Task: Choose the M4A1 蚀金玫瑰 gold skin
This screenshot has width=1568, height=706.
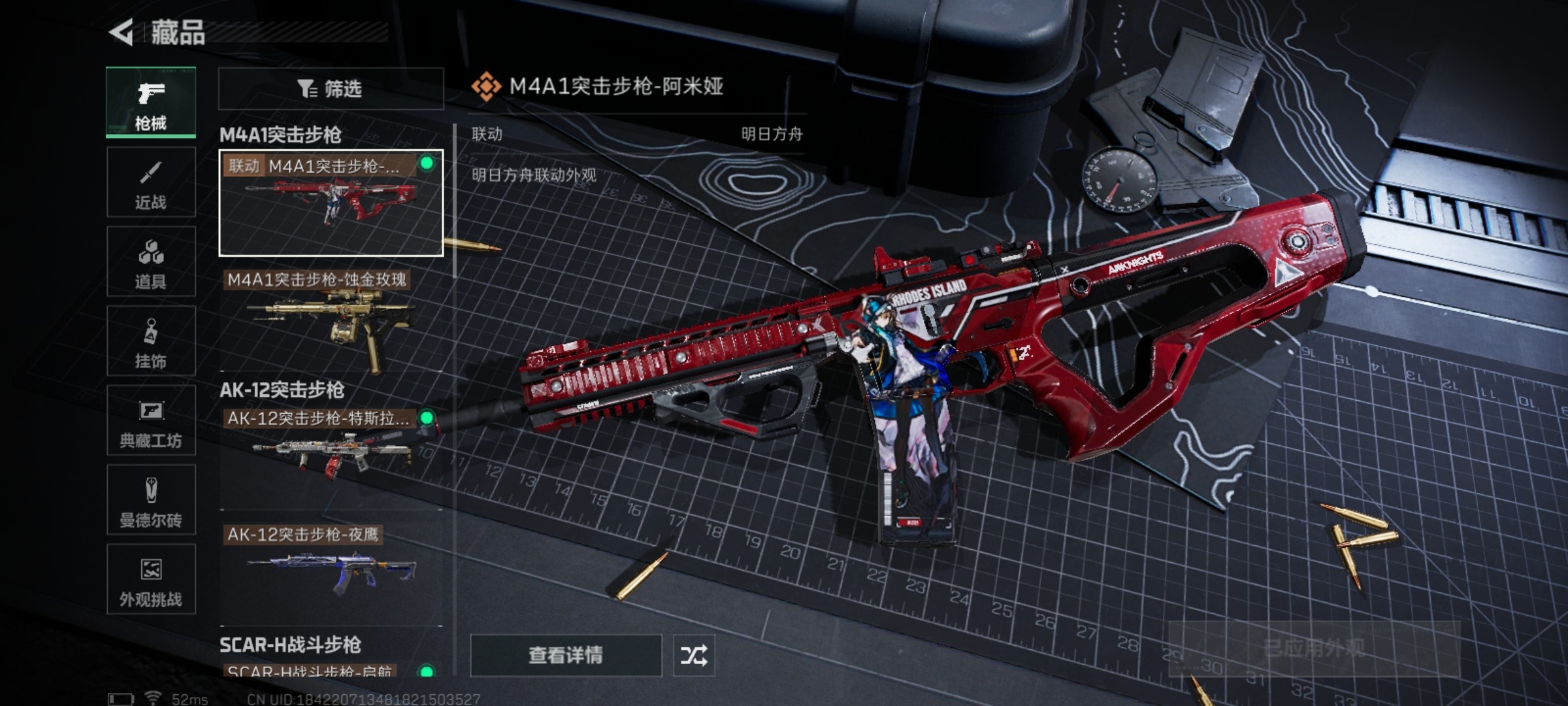Action: (331, 320)
